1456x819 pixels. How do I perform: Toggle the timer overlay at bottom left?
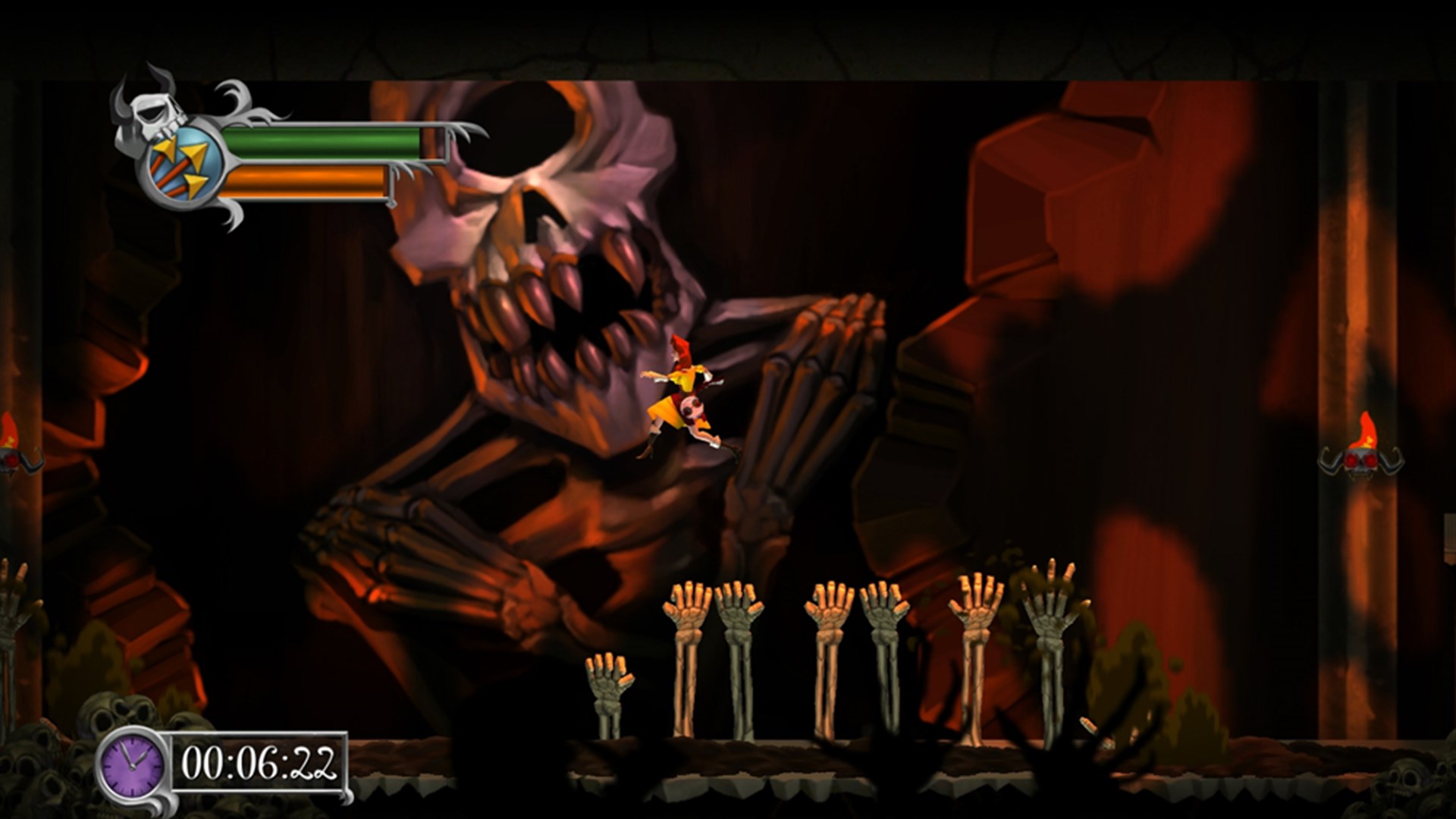pos(227,761)
